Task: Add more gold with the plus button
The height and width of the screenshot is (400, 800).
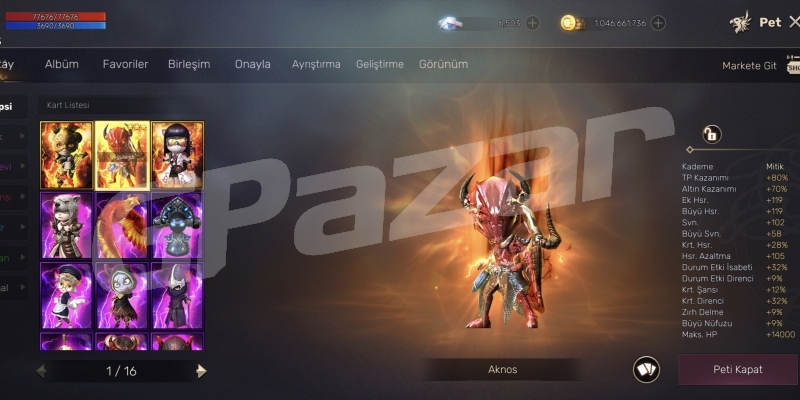Action: click(x=657, y=23)
